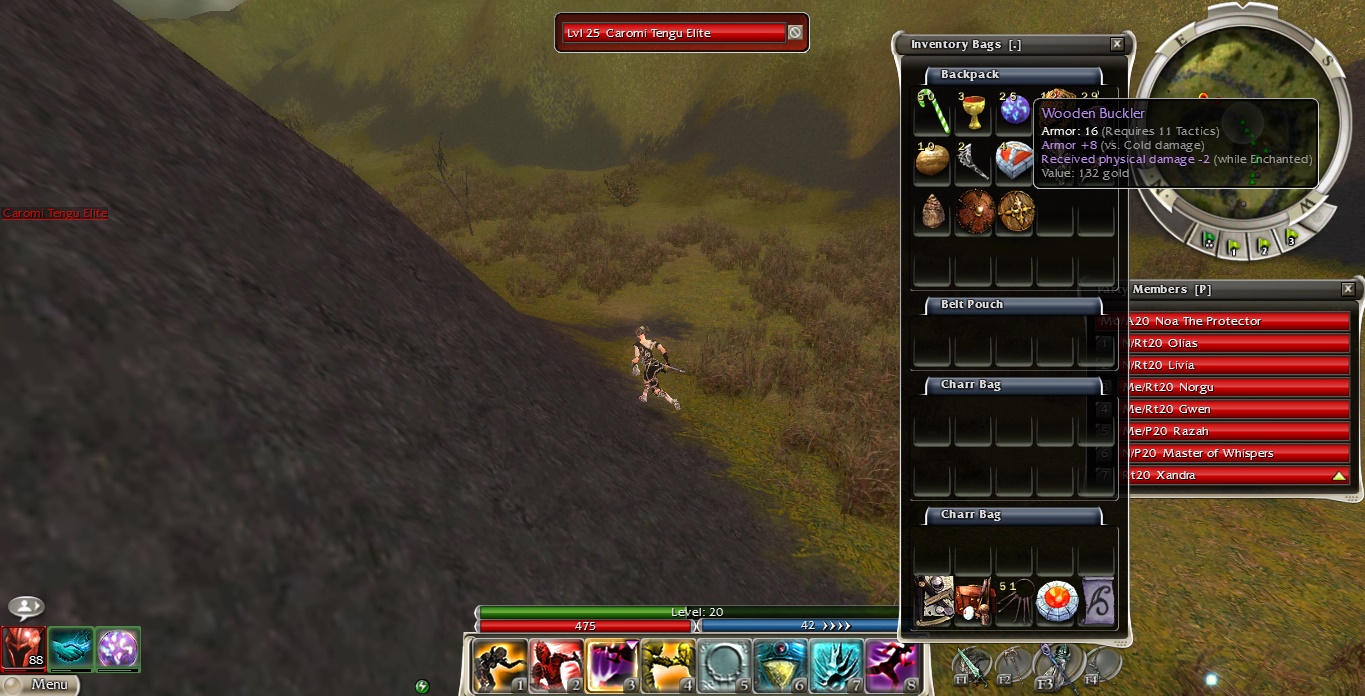Pick the round bronze shield with gold cross
The width and height of the screenshot is (1365, 696).
pos(1014,212)
